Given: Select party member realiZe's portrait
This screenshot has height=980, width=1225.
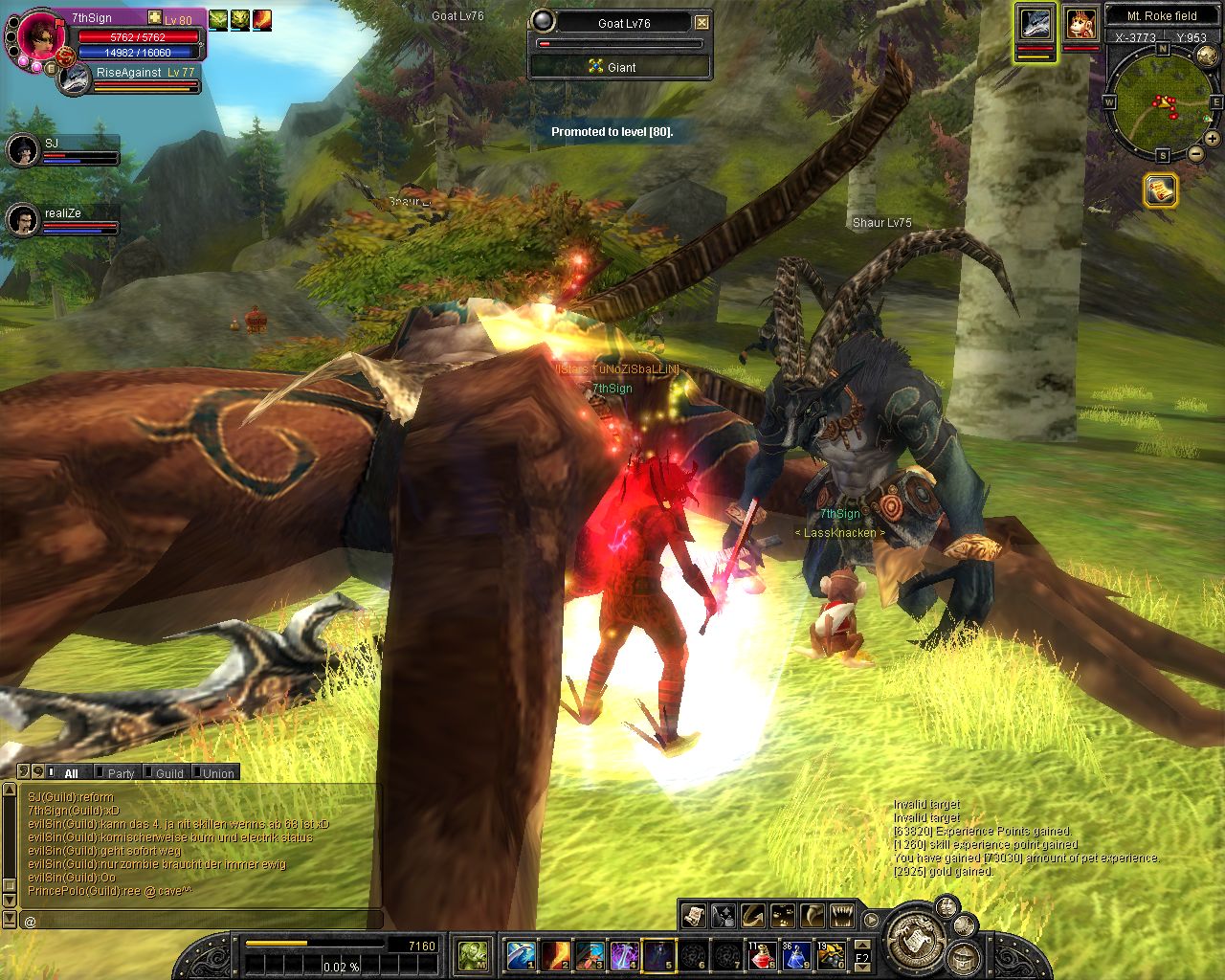Looking at the screenshot, I should [23, 220].
